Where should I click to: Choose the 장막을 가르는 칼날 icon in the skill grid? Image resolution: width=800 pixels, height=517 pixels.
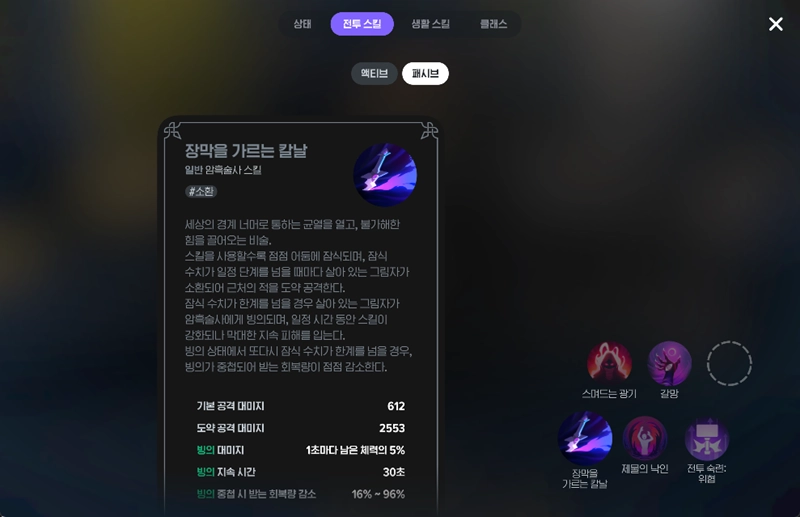(x=585, y=438)
